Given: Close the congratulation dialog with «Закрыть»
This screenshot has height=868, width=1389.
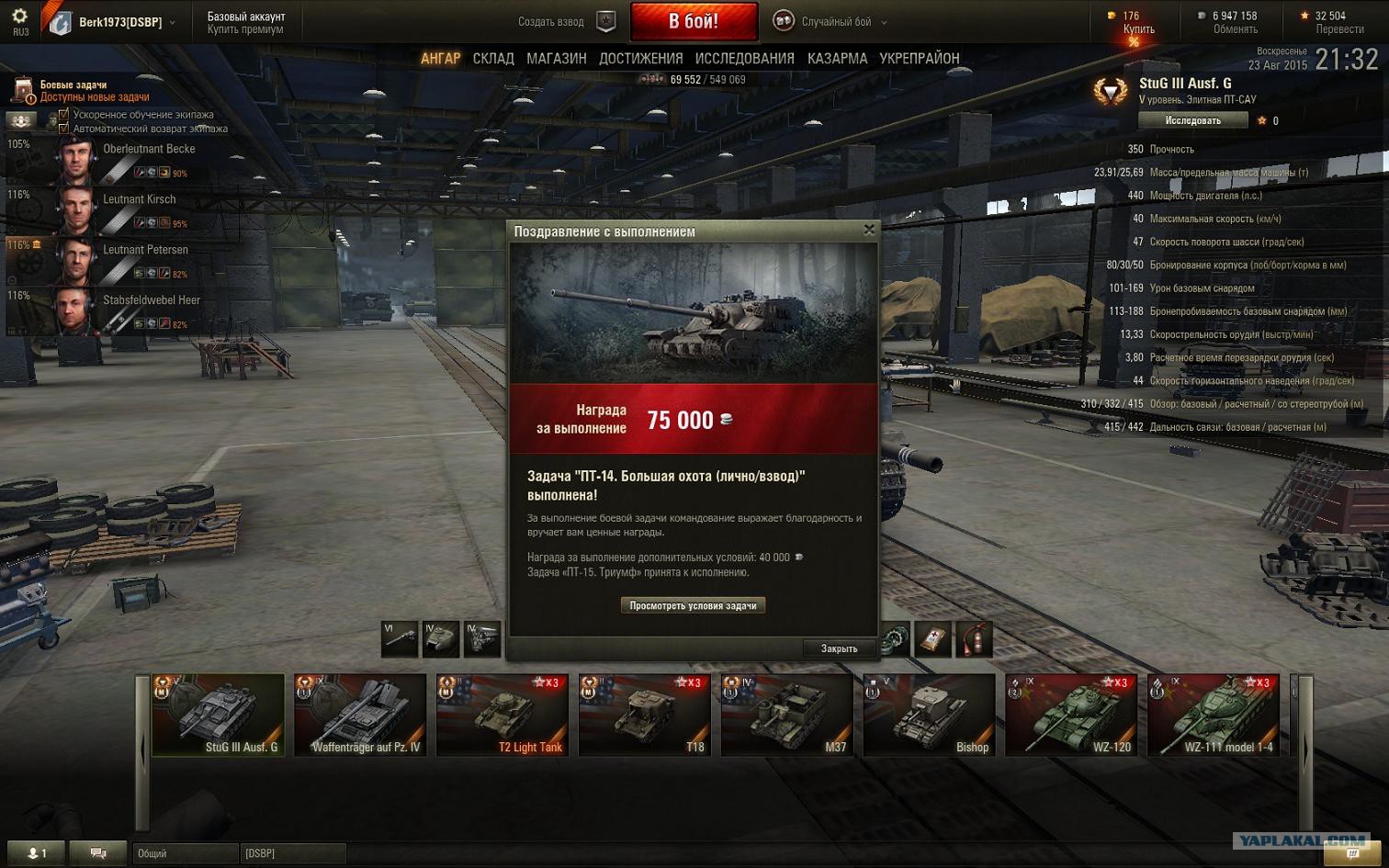Looking at the screenshot, I should (x=838, y=648).
